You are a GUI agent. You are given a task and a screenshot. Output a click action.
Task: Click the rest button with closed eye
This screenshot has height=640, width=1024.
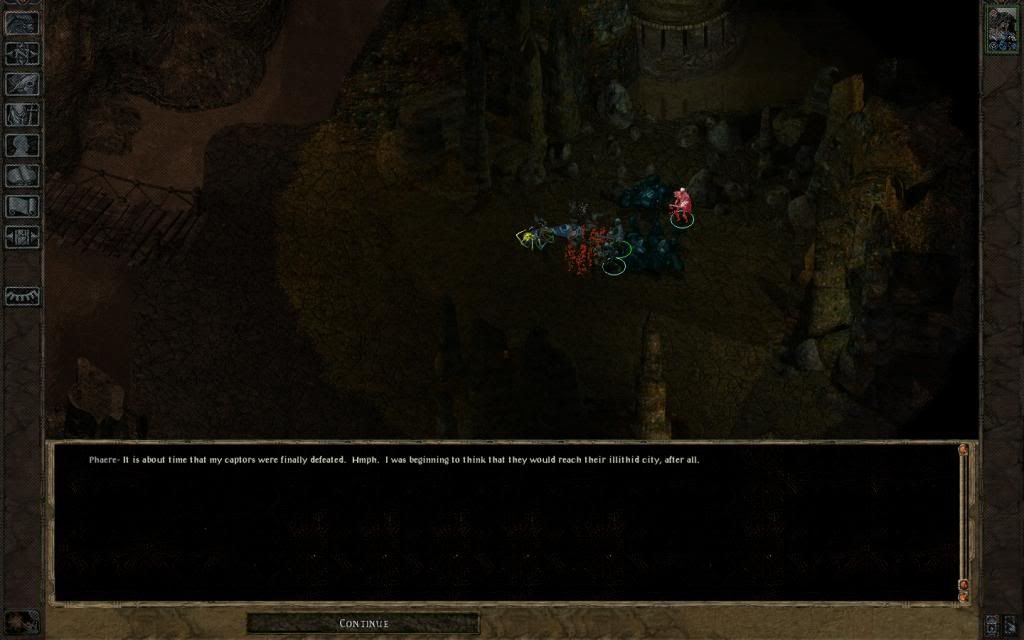22,296
